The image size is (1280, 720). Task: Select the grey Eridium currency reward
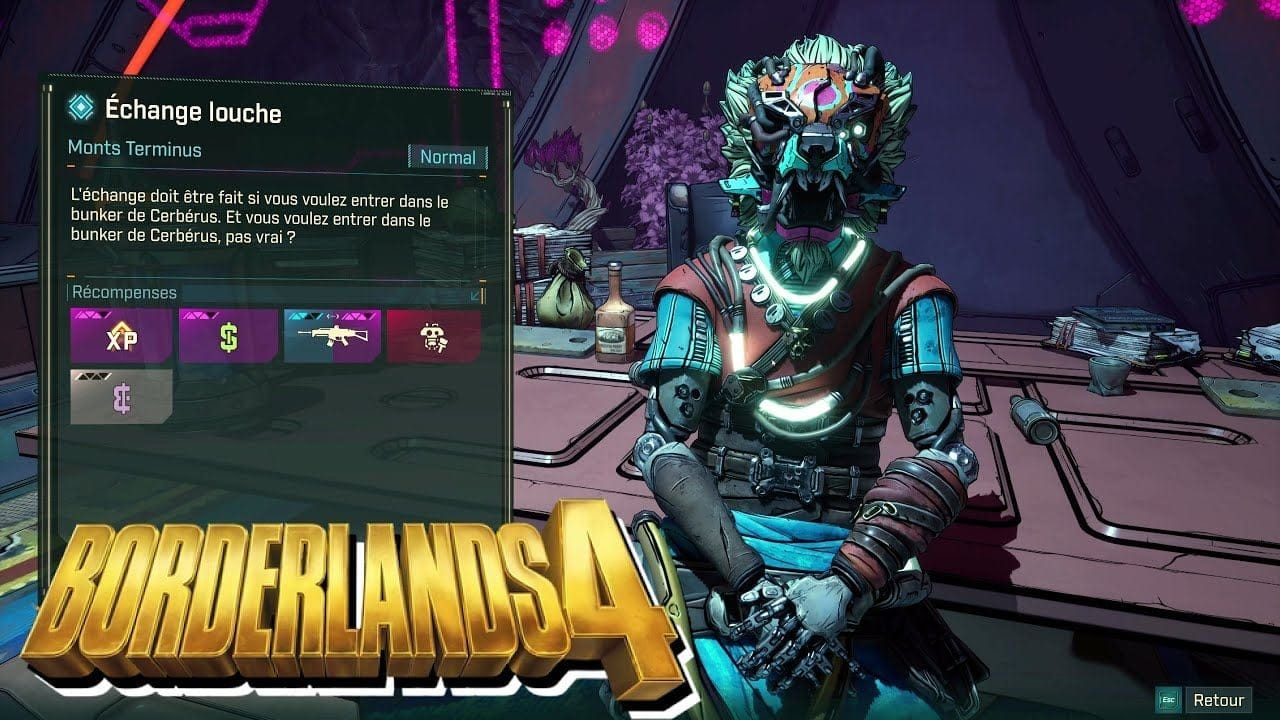[x=121, y=396]
